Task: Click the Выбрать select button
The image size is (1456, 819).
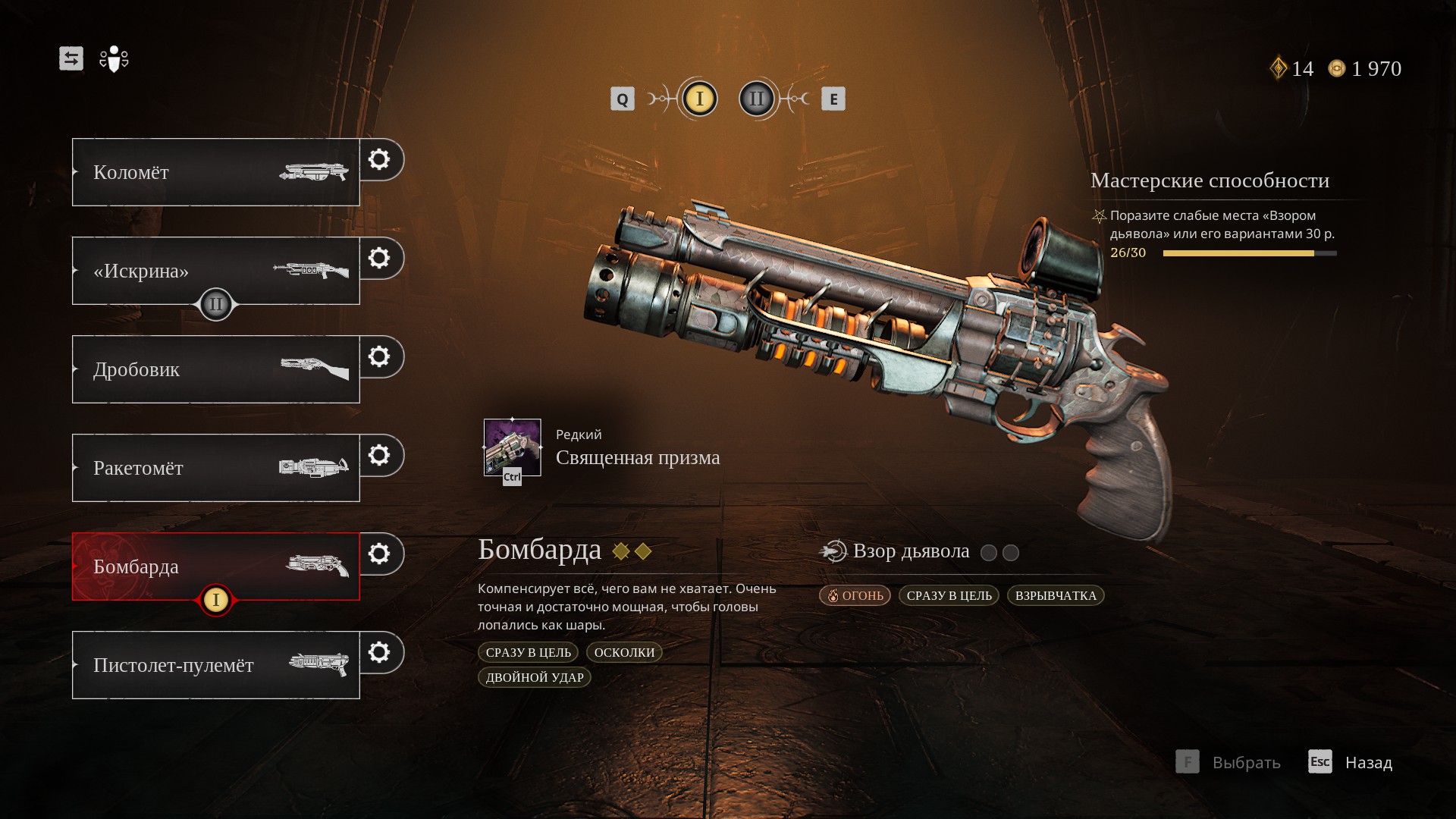Action: click(1228, 761)
